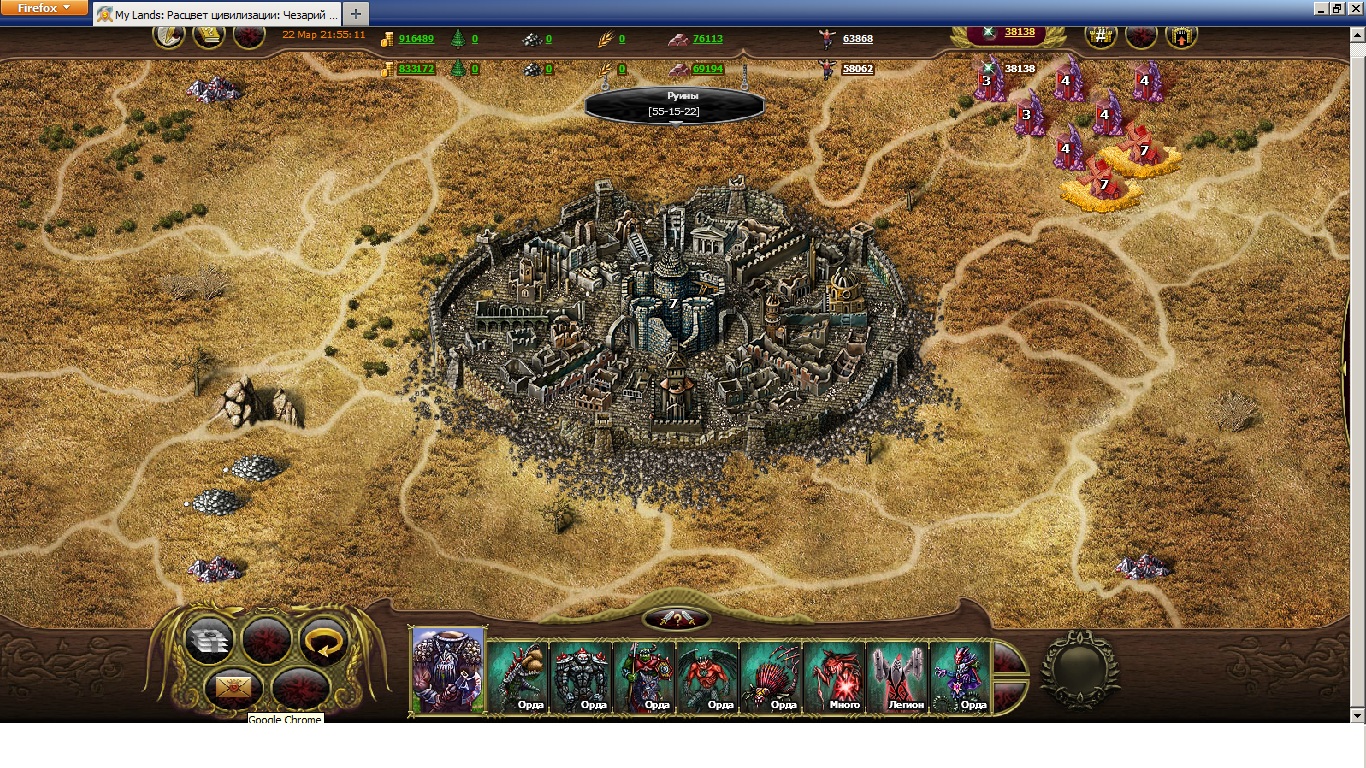
Task: Click the Руины location label
Action: [x=674, y=103]
